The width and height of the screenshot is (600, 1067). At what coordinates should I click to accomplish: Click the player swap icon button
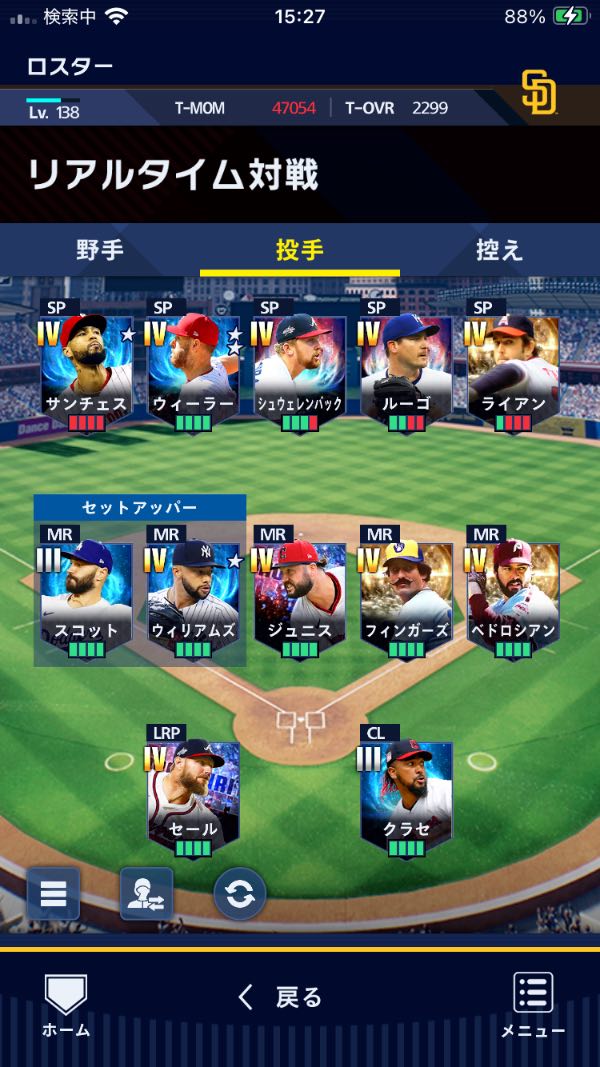[x=146, y=893]
